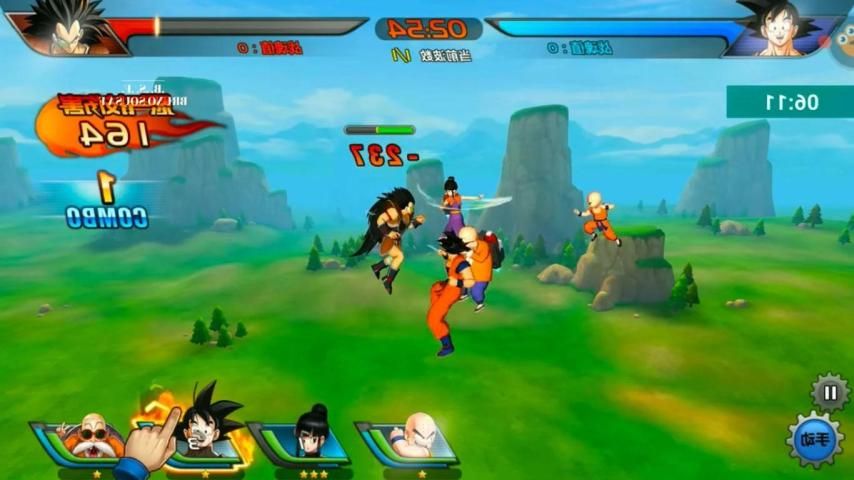Pause the battle with the gear pause button
The width and height of the screenshot is (854, 480).
pos(829,392)
